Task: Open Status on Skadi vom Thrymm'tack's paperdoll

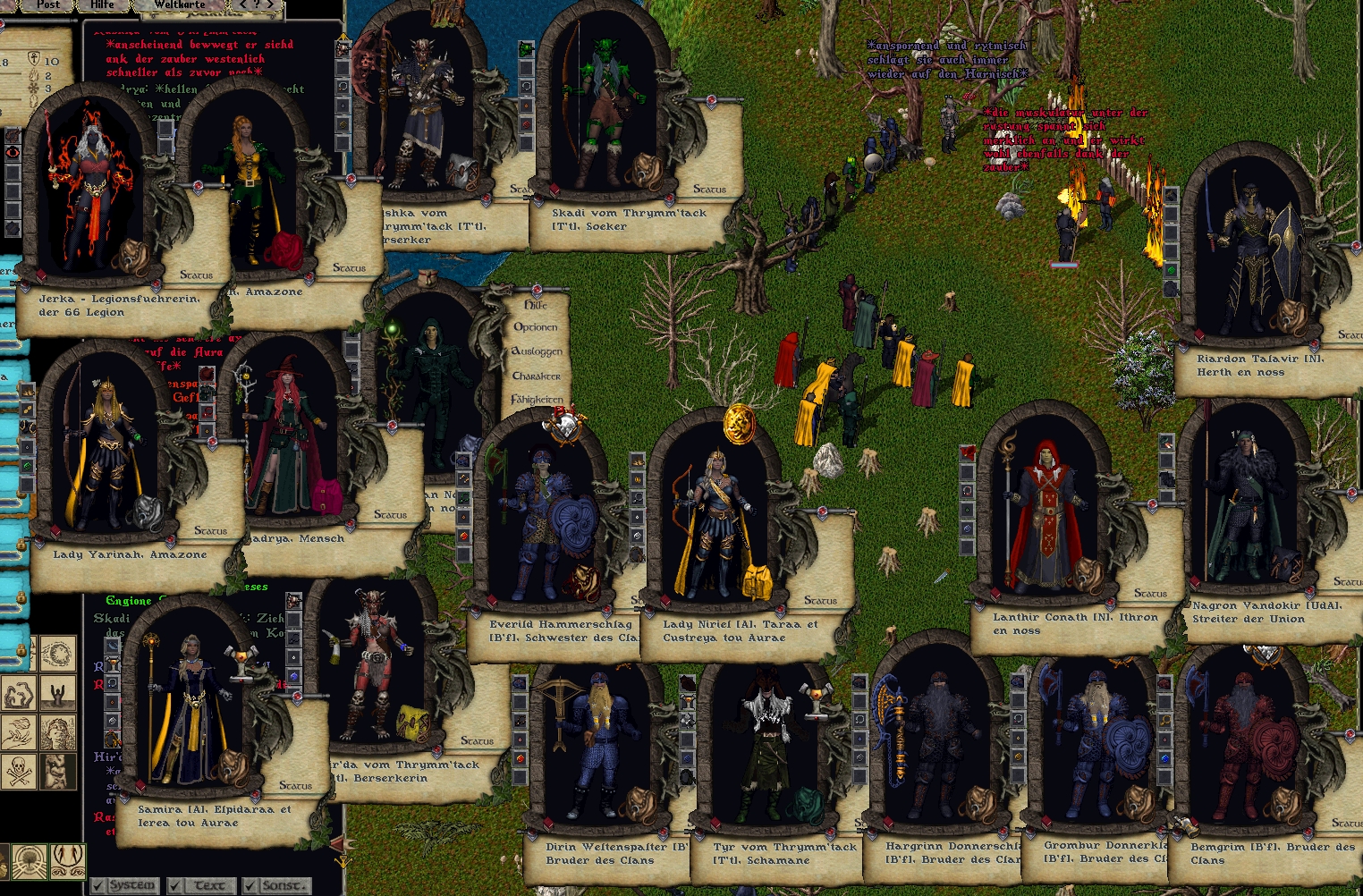Action: pyautogui.click(x=709, y=190)
